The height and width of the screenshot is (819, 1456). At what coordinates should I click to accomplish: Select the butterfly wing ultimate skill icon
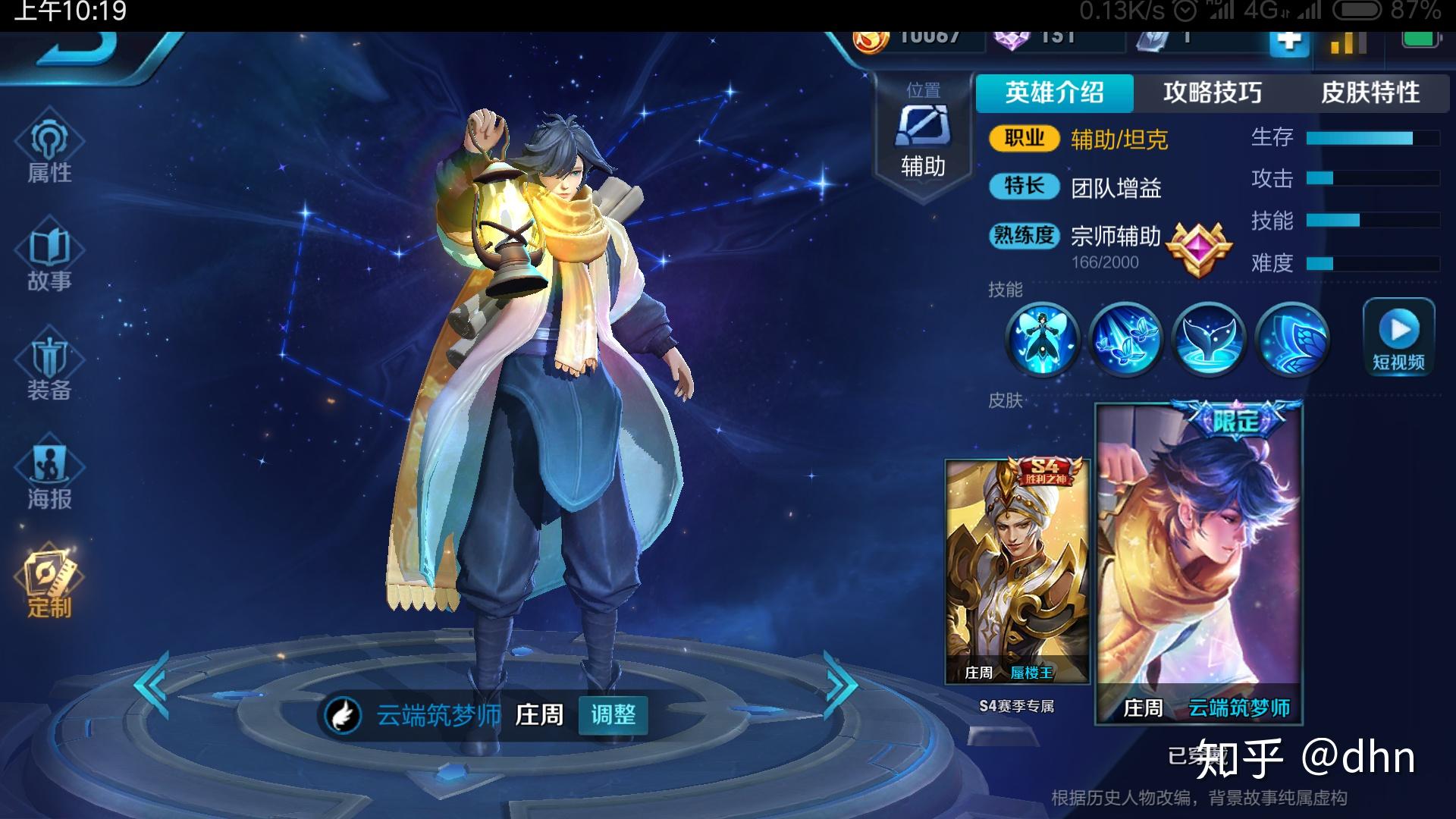1291,340
